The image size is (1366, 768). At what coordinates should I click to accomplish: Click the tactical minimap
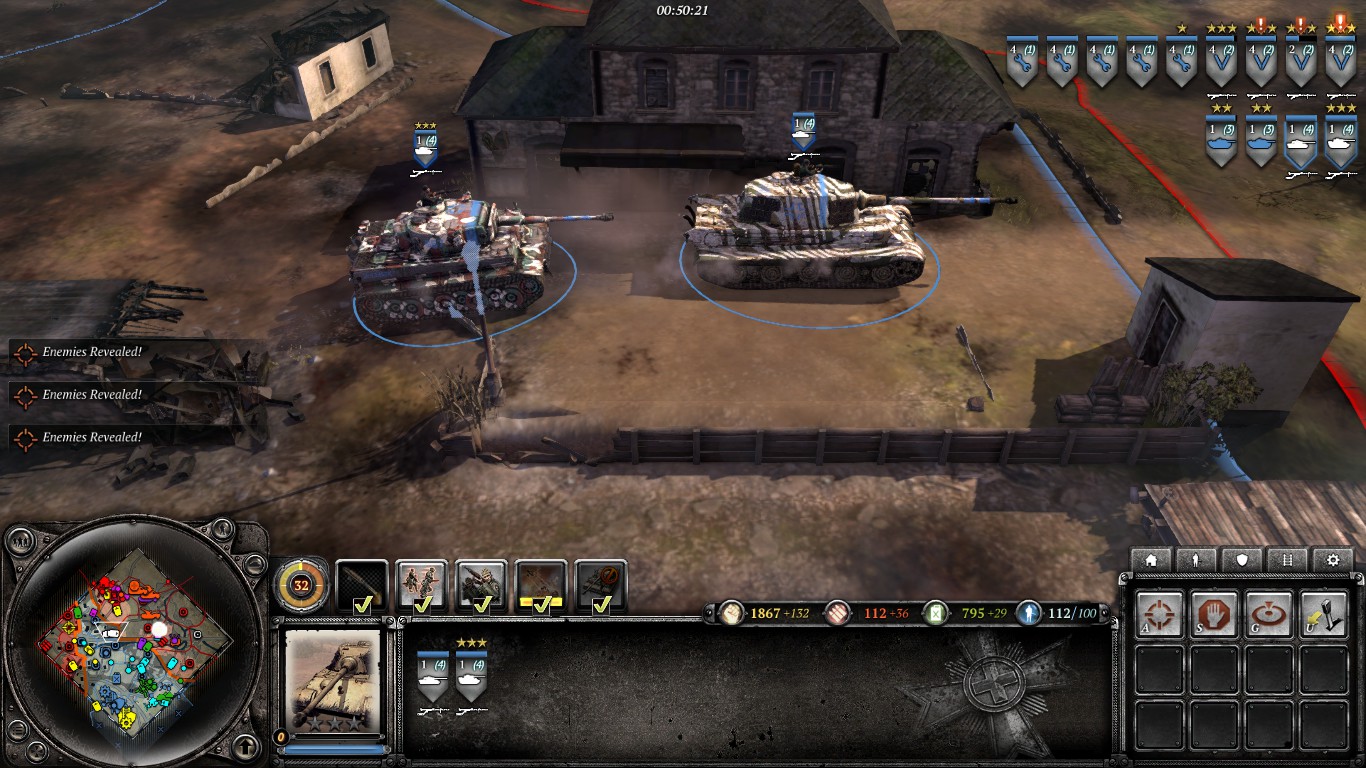click(x=133, y=640)
